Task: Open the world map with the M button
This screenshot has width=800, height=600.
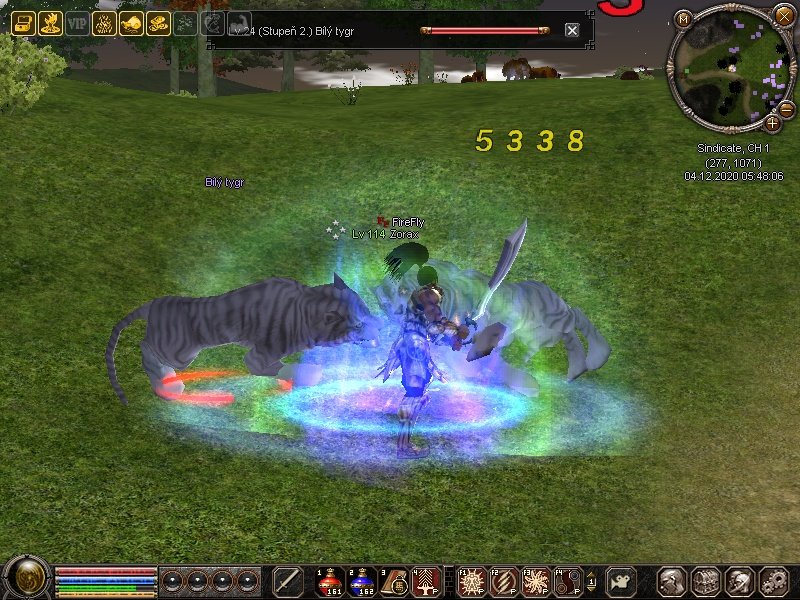Action: (x=683, y=19)
